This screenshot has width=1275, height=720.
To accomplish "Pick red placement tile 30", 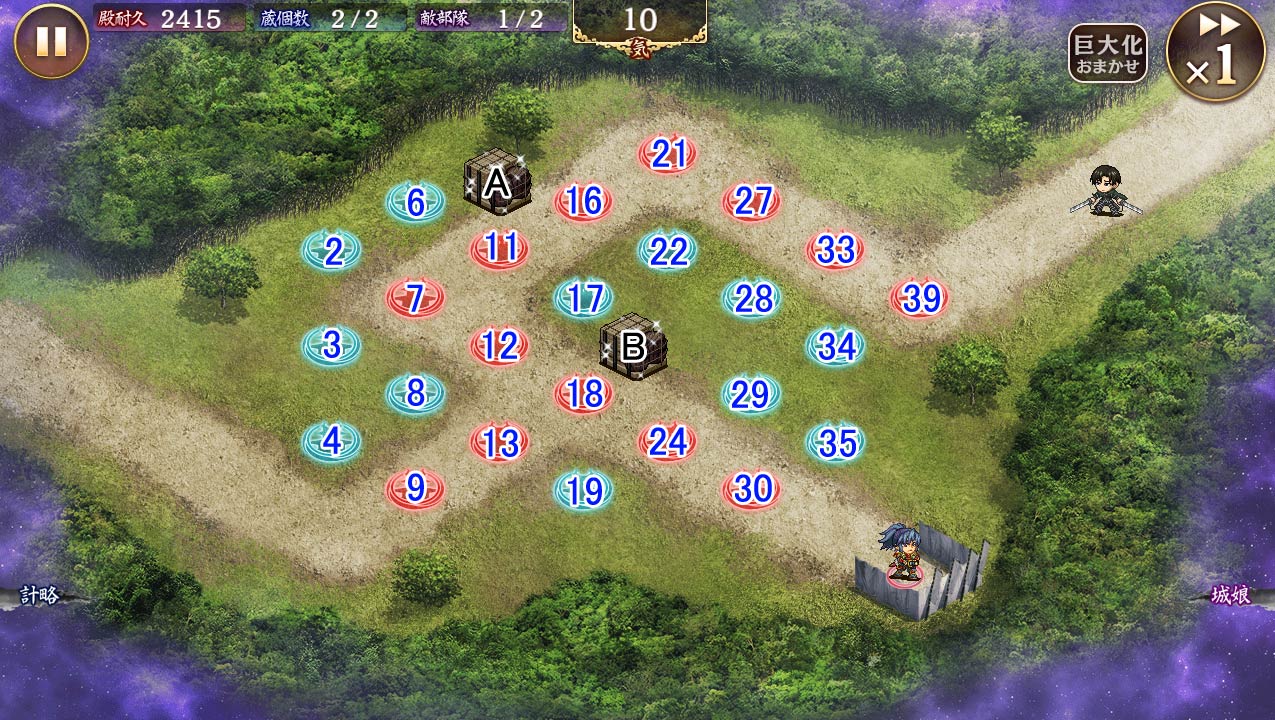I will click(751, 489).
